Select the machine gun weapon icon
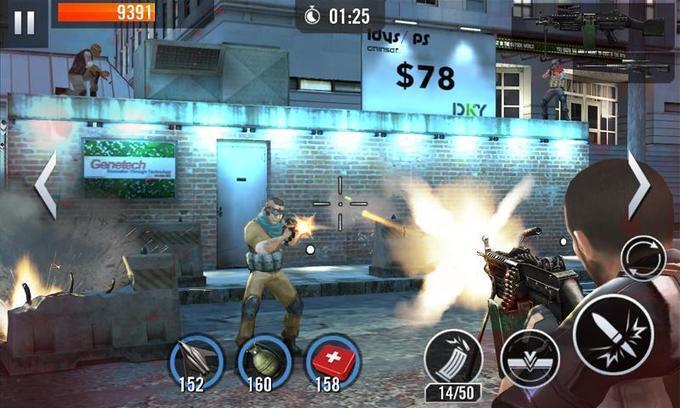 598,22
